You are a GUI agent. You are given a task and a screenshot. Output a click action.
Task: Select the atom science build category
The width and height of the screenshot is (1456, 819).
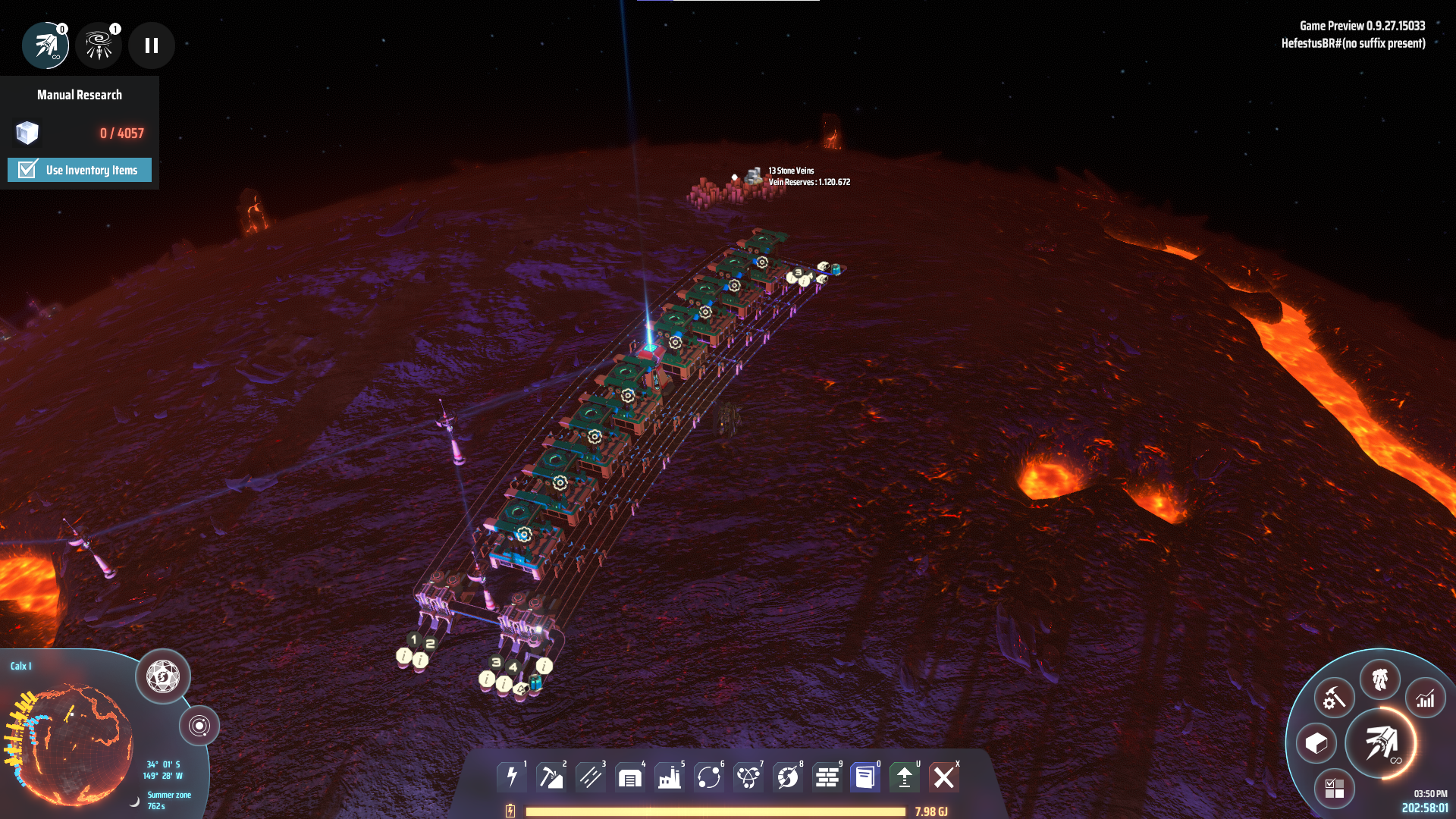pyautogui.click(x=748, y=777)
